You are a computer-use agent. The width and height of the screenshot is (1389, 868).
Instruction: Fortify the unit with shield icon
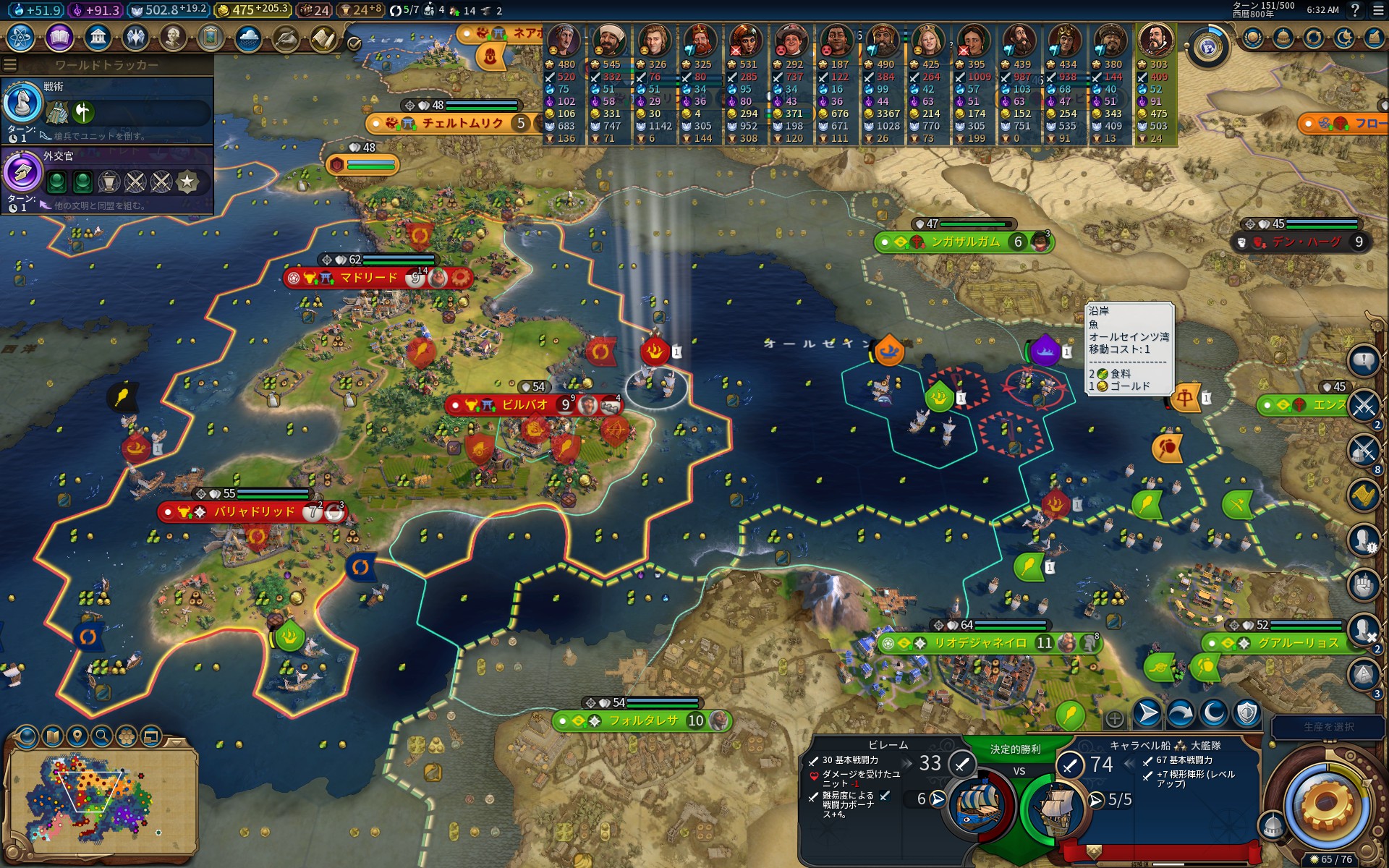tap(1247, 714)
